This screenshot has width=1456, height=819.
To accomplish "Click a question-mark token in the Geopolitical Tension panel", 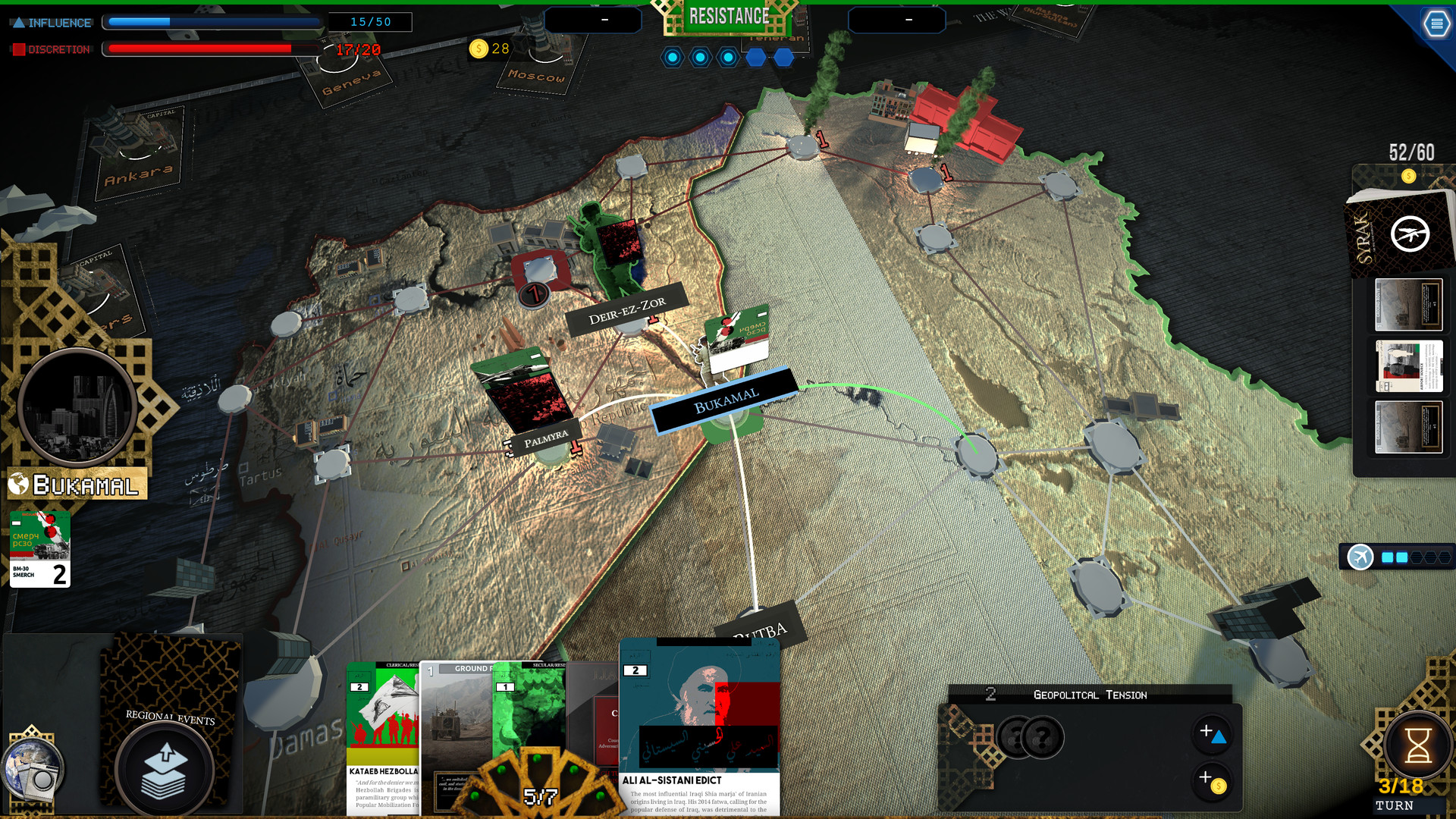I will tap(1045, 736).
